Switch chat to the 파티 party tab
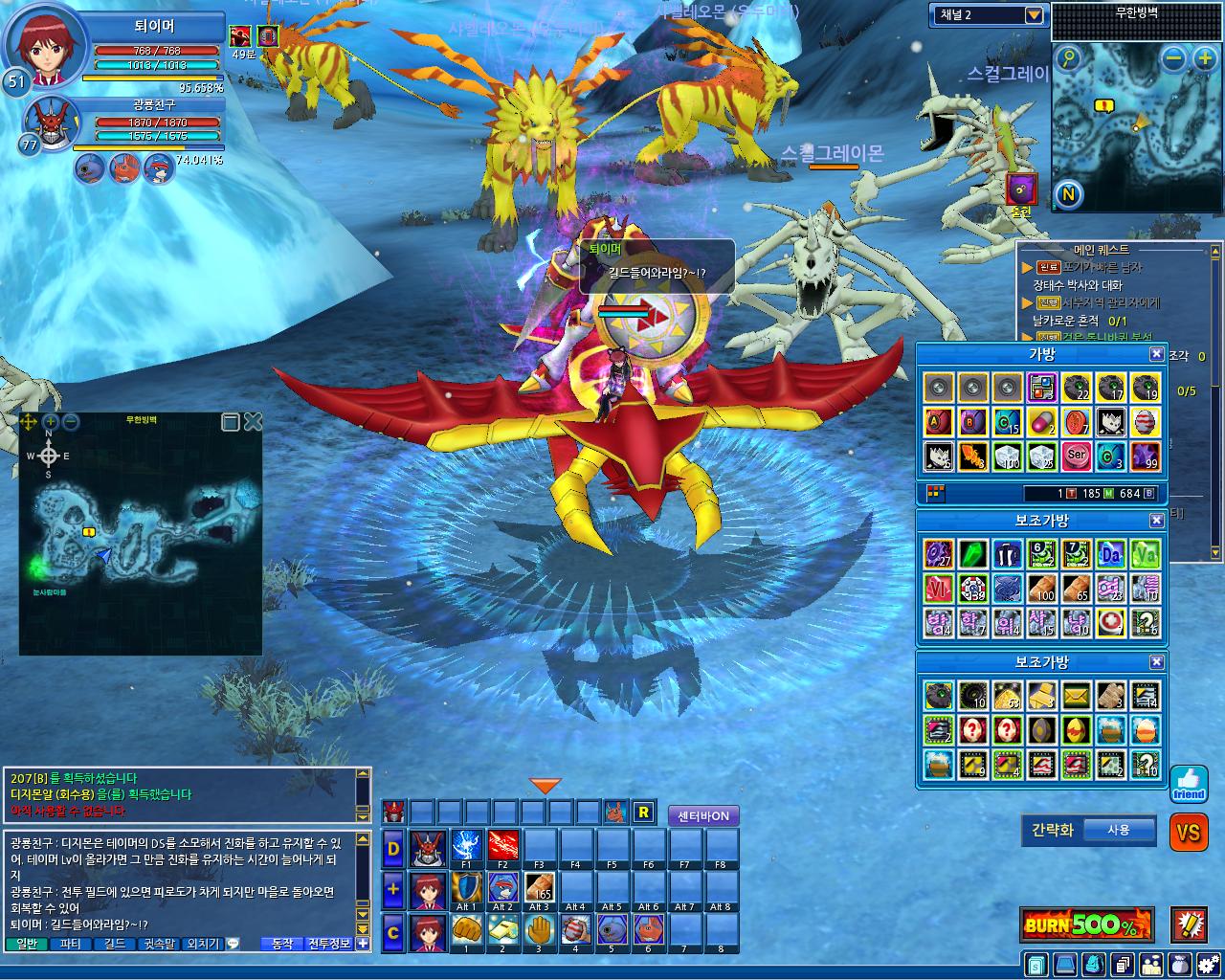This screenshot has width=1225, height=980. click(70, 944)
